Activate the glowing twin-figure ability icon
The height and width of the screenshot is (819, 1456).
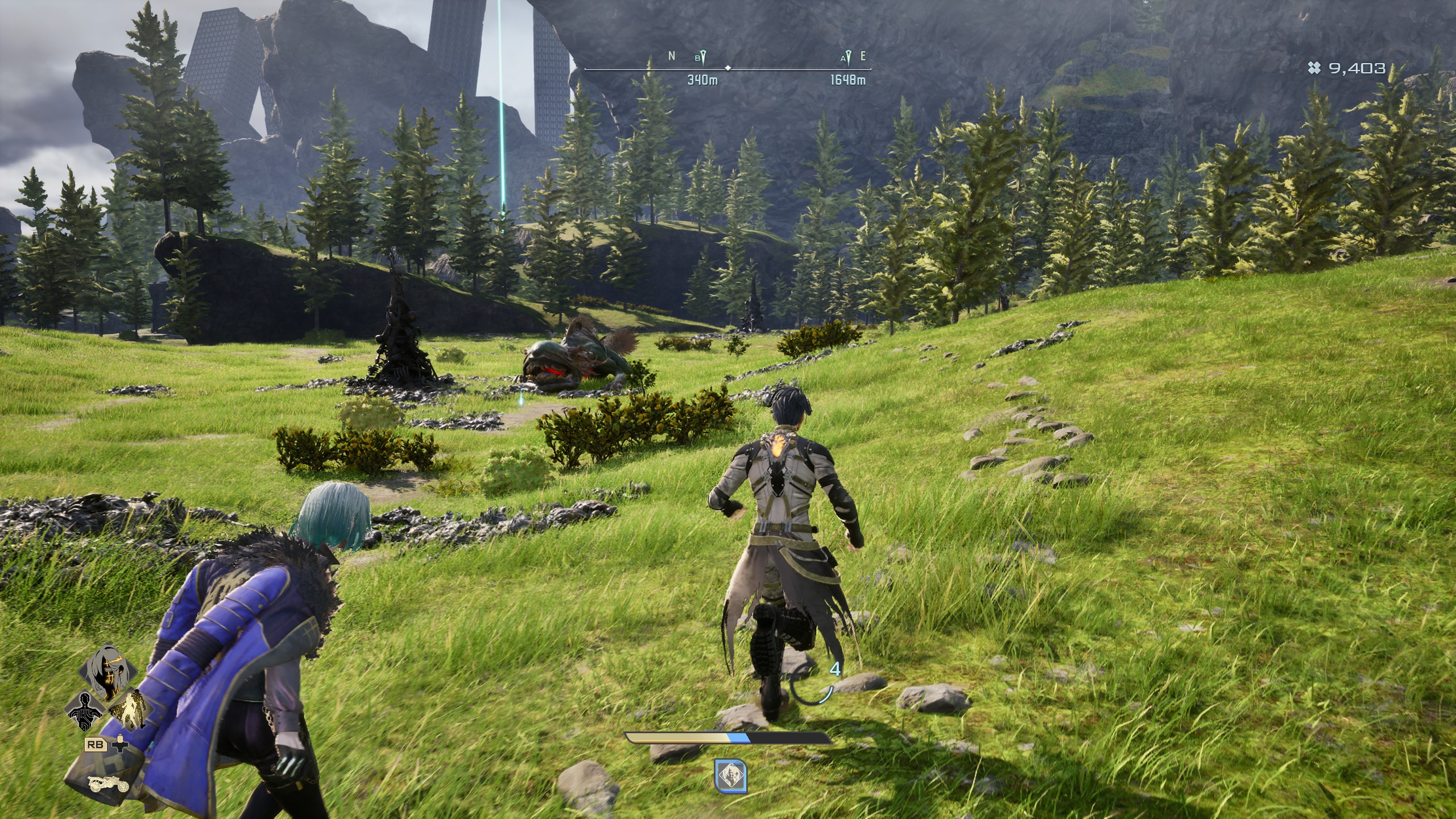129,710
